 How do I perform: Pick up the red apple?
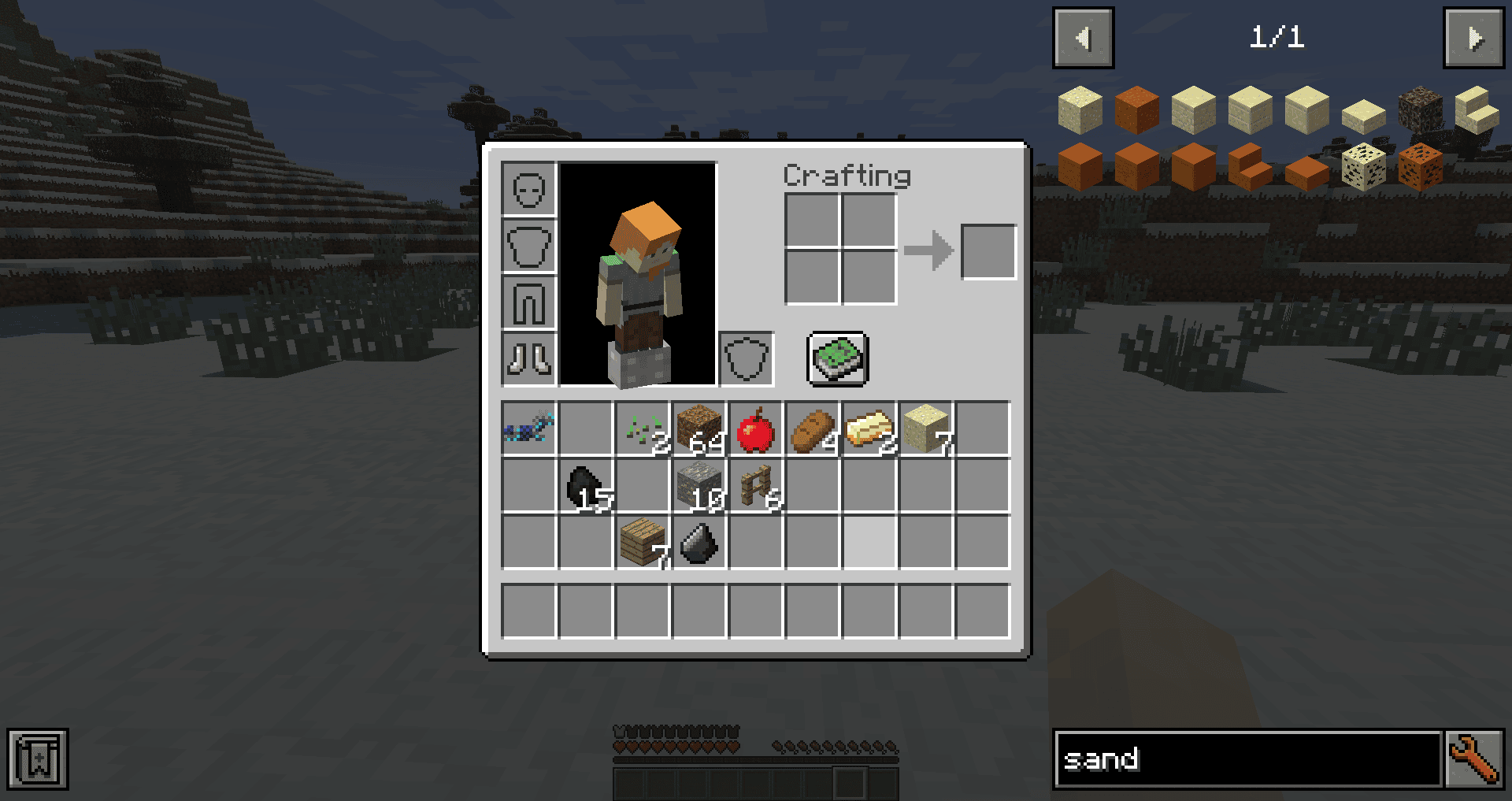point(755,430)
